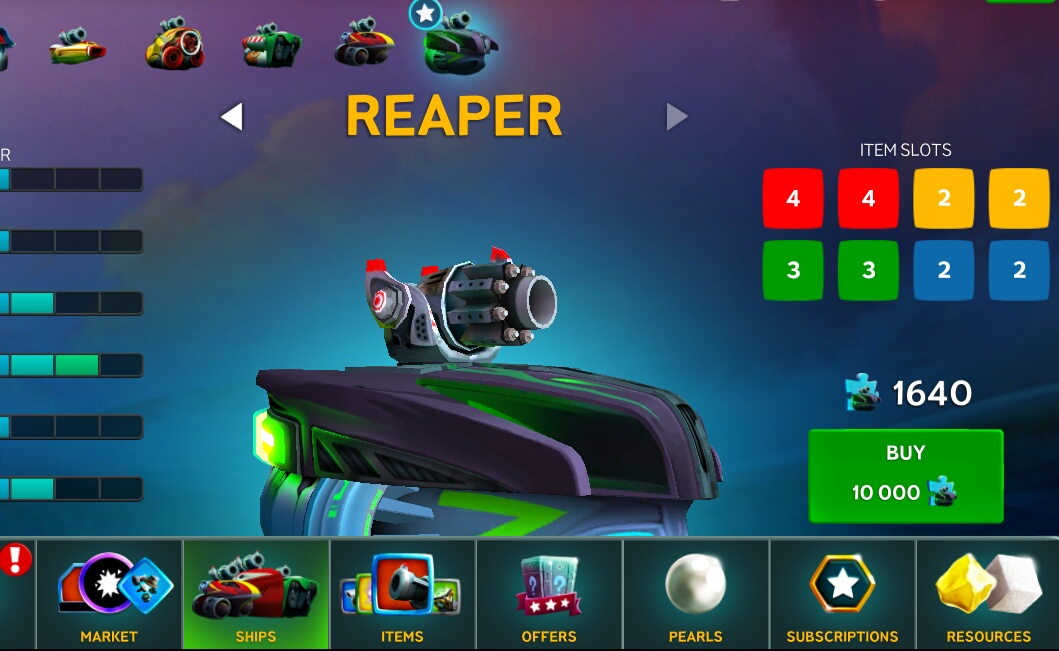
Task: Open the Market tab
Action: [x=109, y=594]
